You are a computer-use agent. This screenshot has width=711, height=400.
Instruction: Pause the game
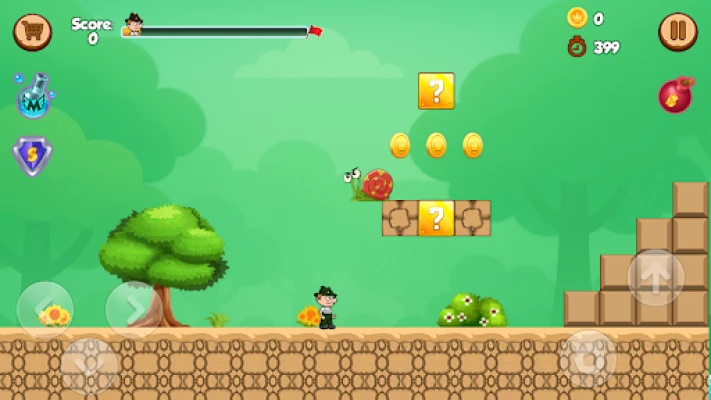pyautogui.click(x=677, y=32)
